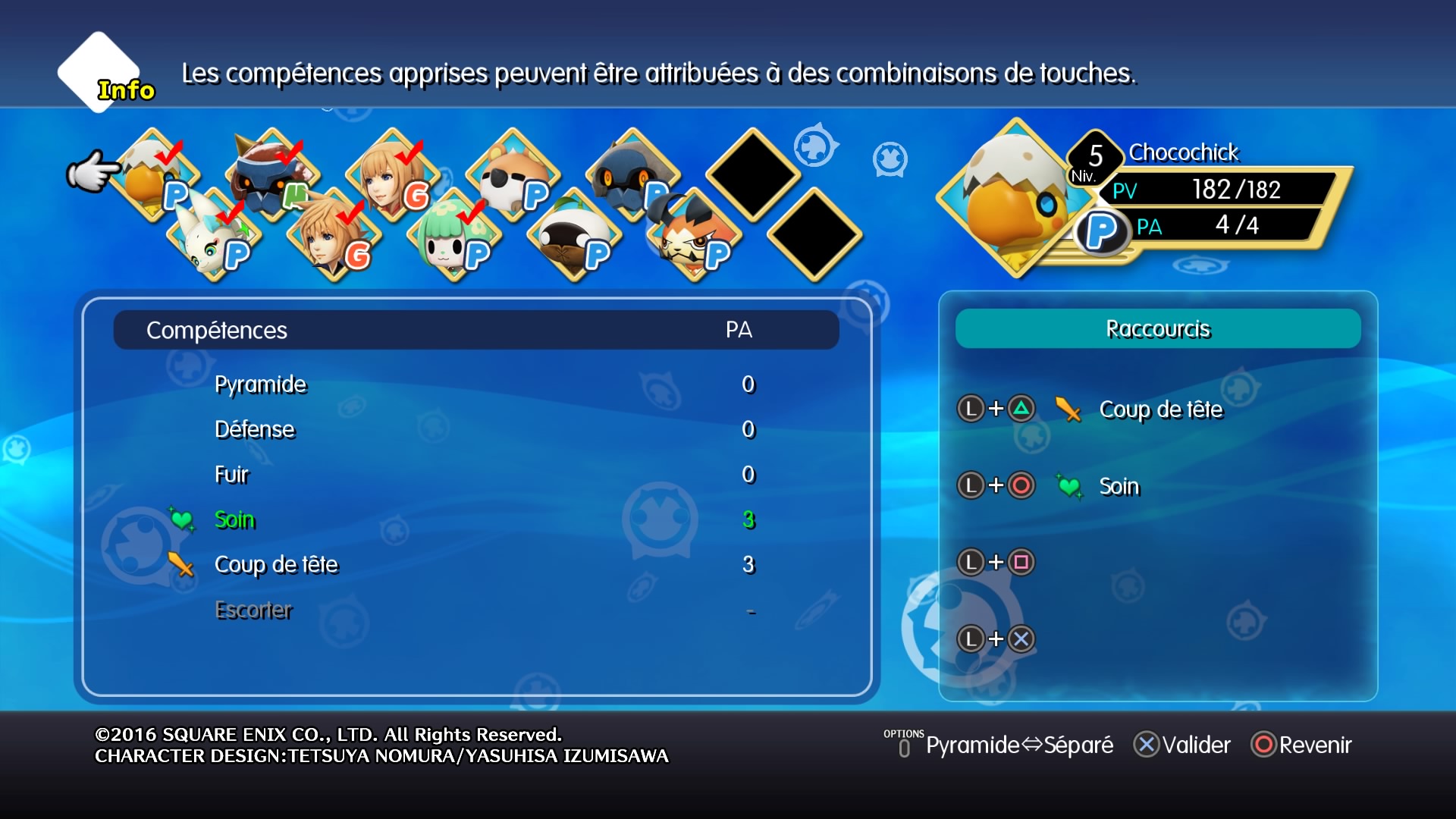Select the Pyramide skill row

261,384
